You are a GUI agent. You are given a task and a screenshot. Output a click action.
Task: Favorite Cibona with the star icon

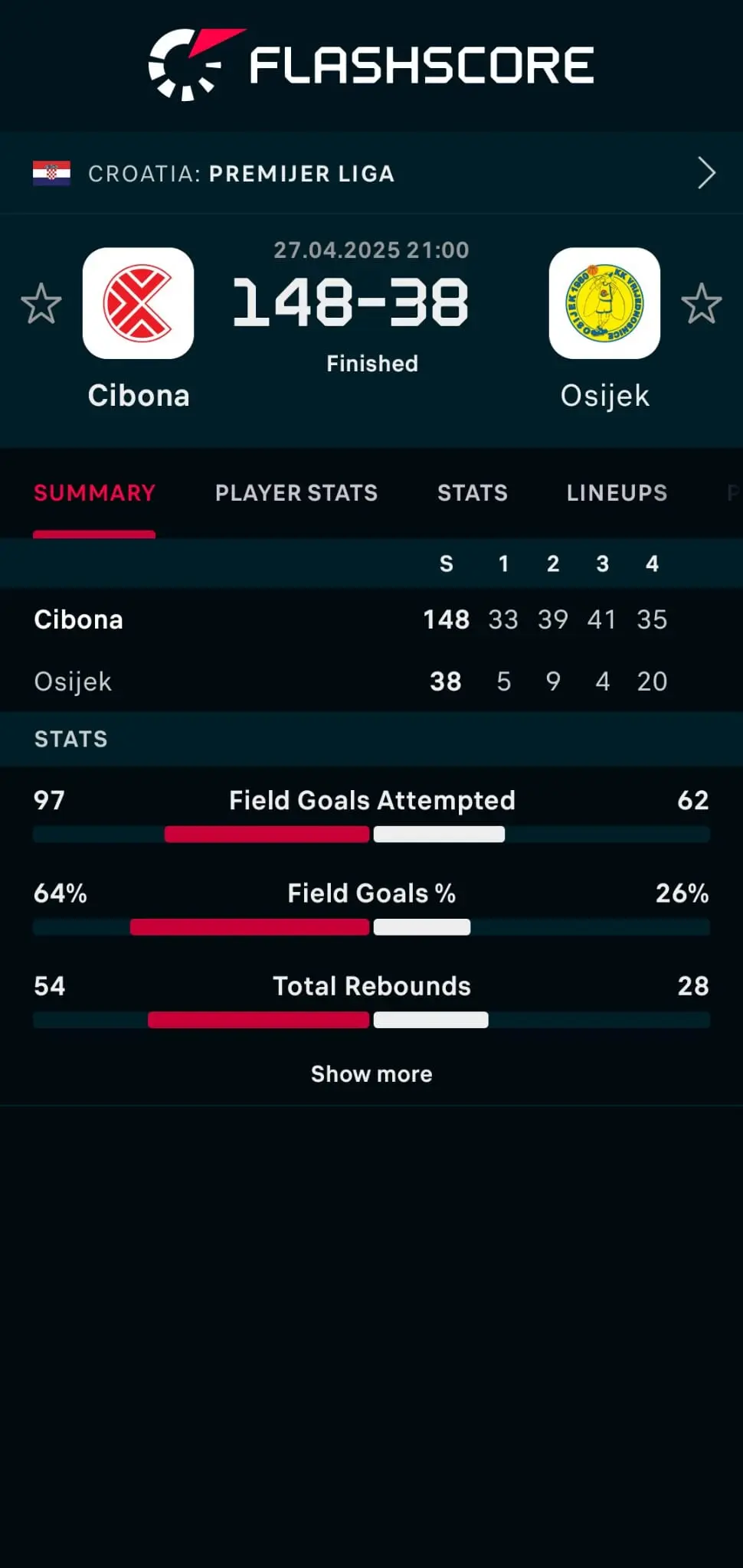[x=41, y=304]
